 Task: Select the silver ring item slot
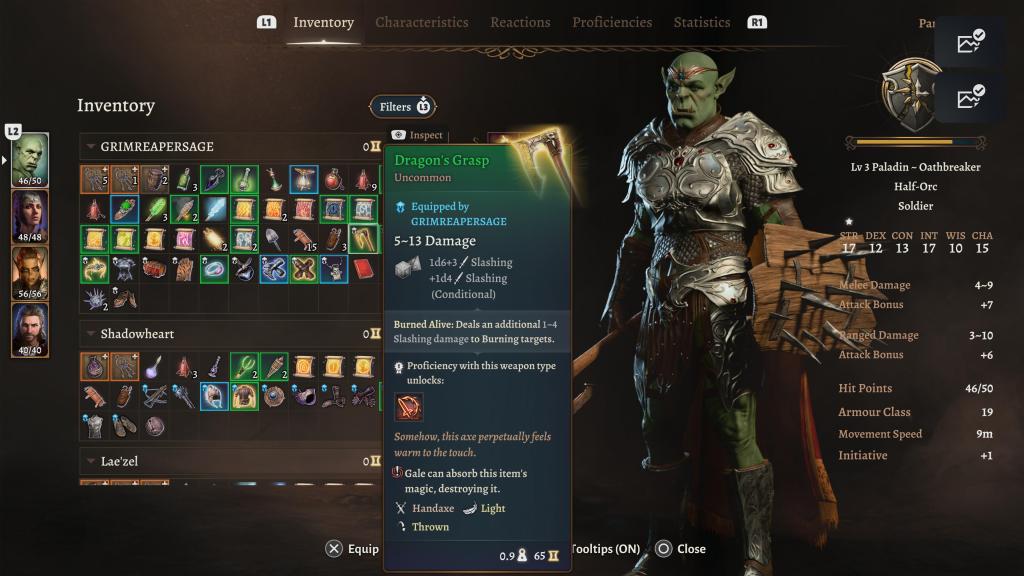click(x=214, y=269)
